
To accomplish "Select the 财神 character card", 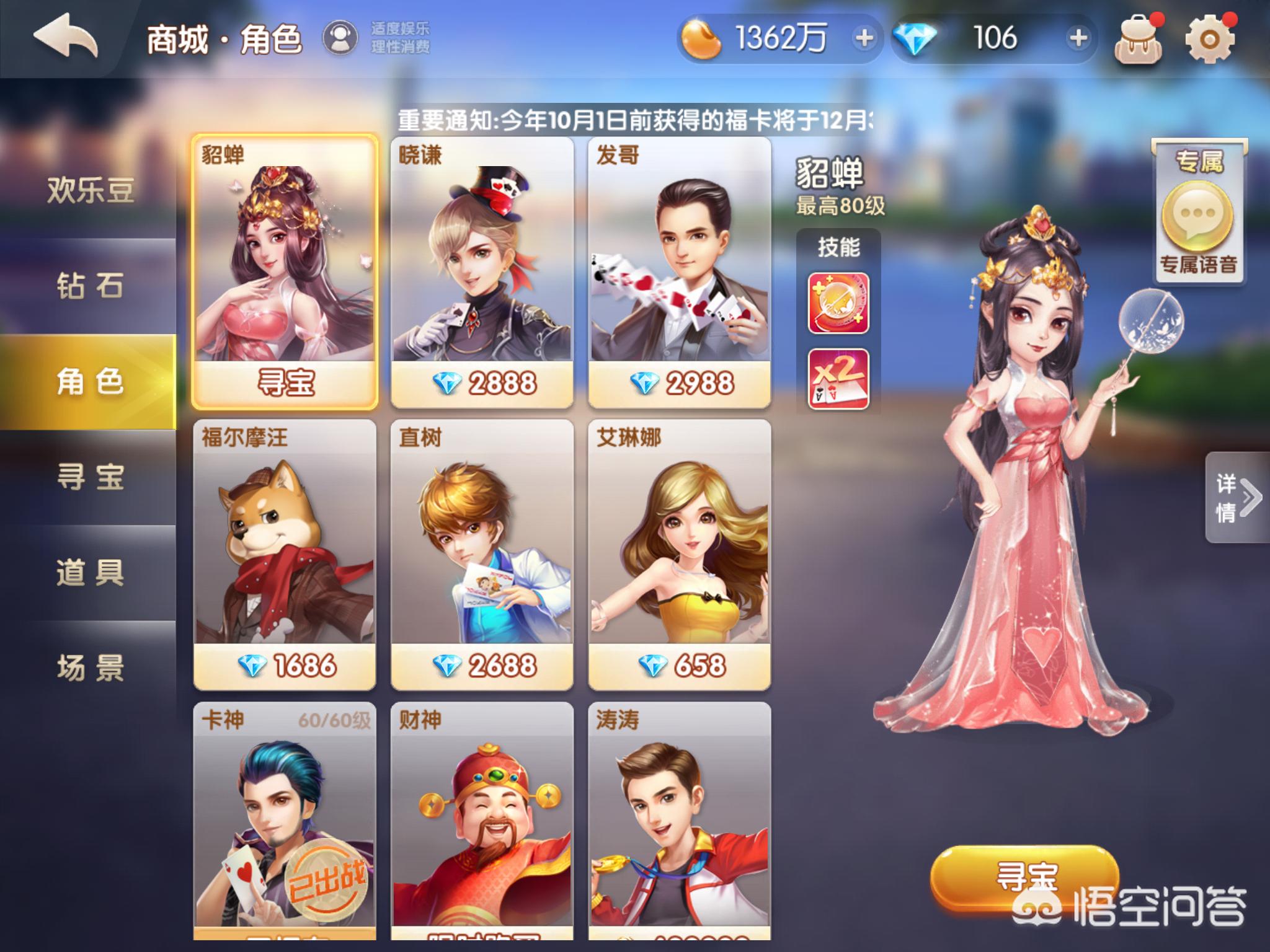I will pyautogui.click(x=484, y=818).
